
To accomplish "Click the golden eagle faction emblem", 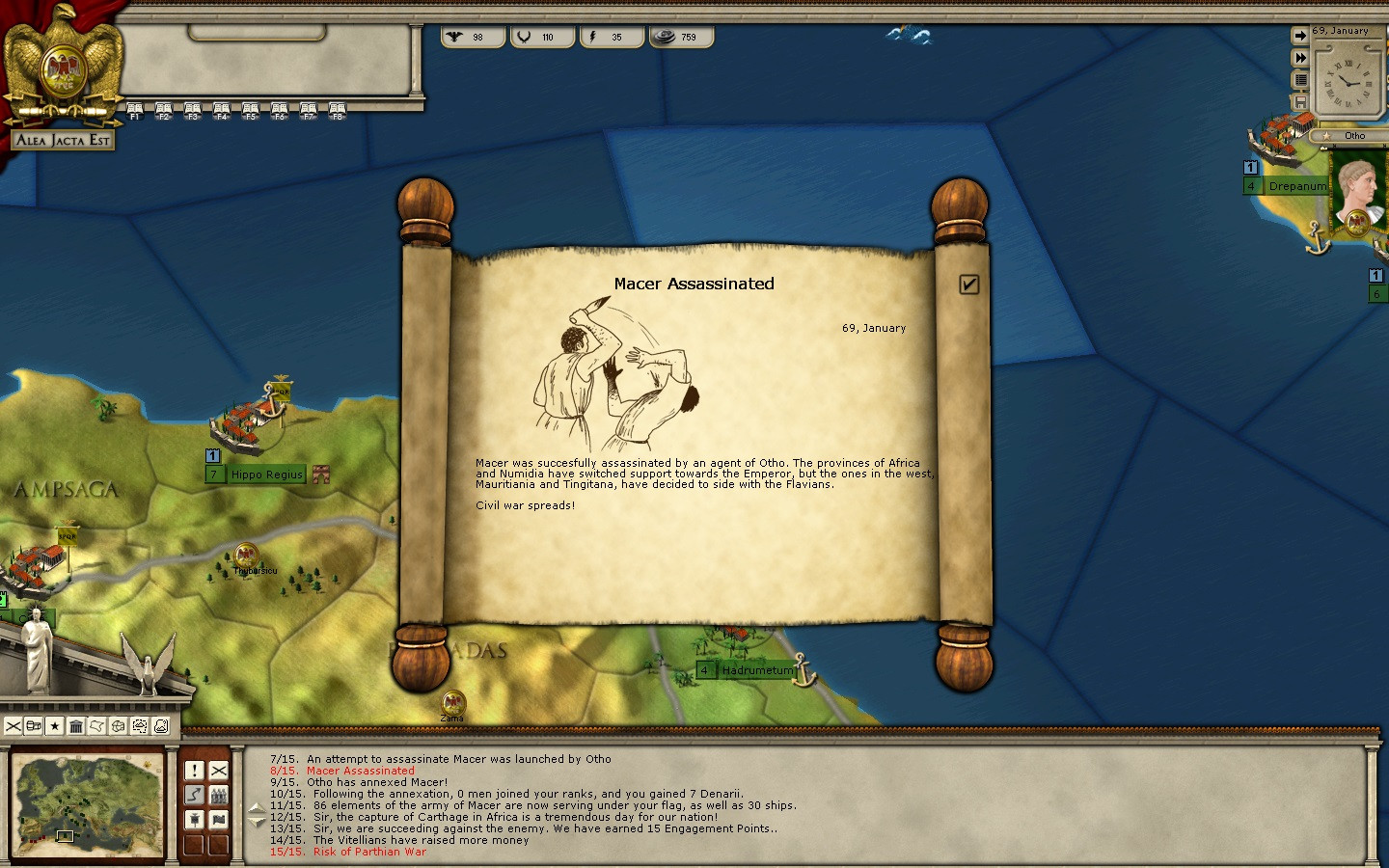I will pyautogui.click(x=64, y=63).
